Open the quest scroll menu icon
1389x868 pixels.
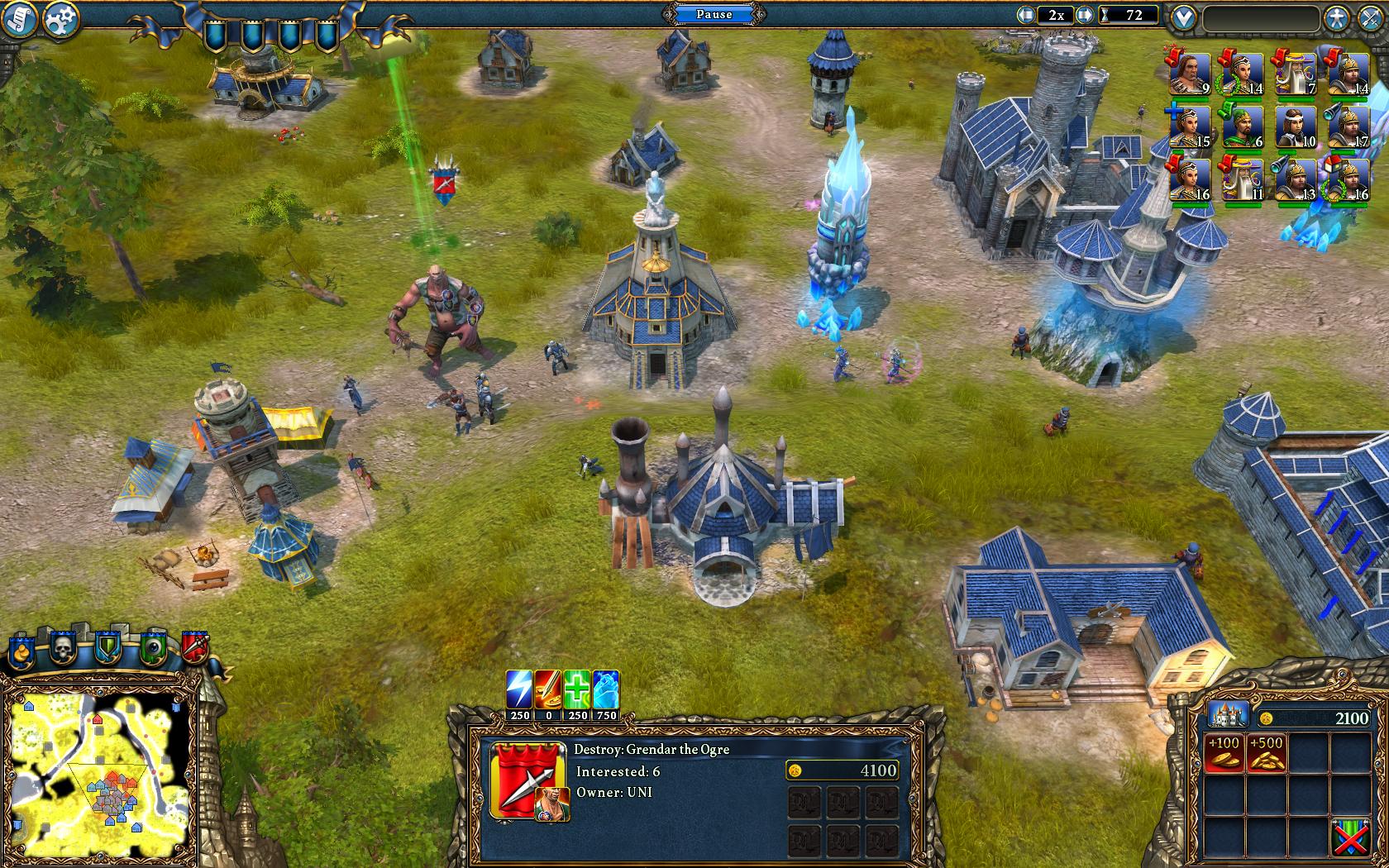[x=18, y=20]
